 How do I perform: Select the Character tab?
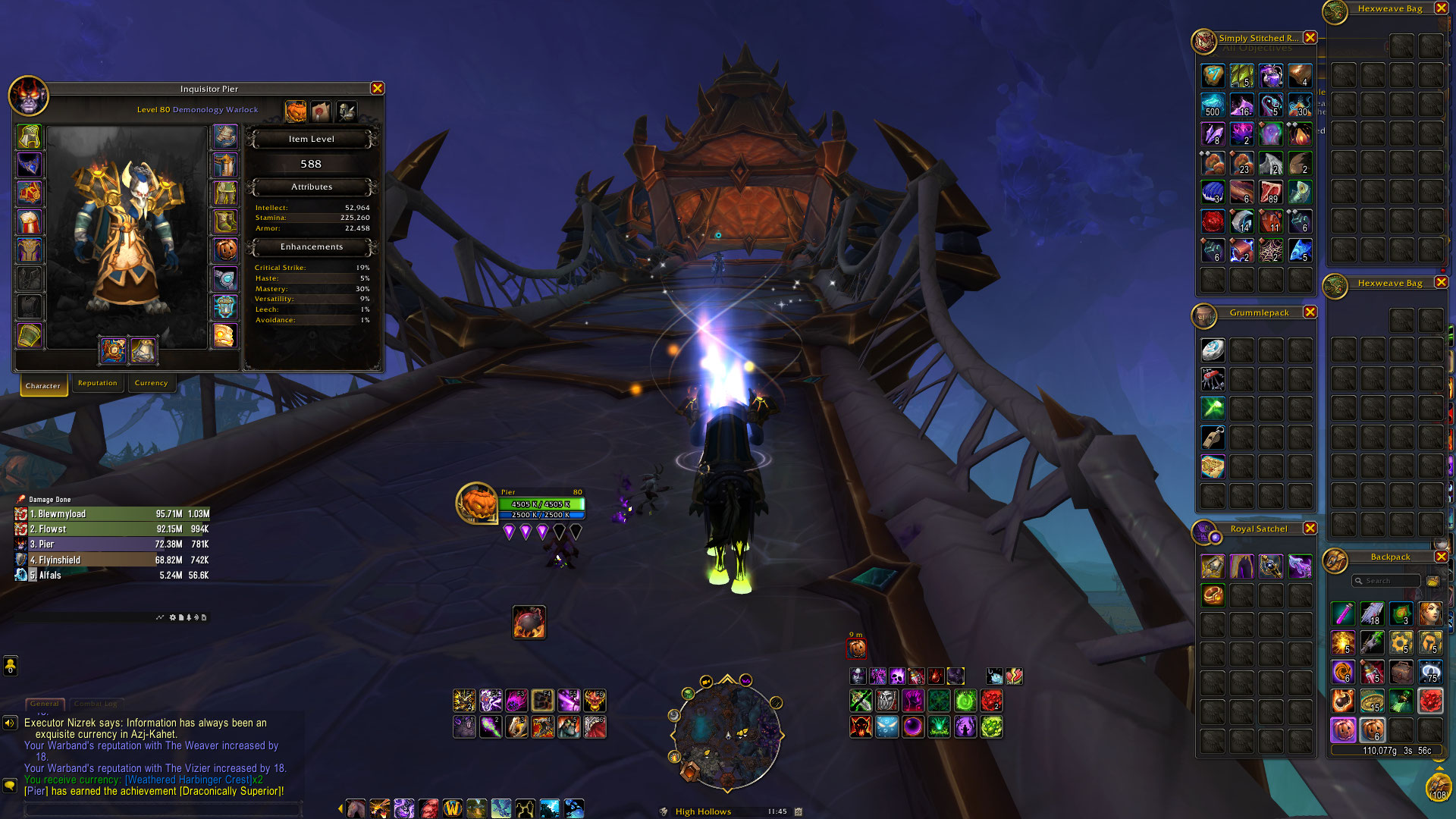(43, 385)
